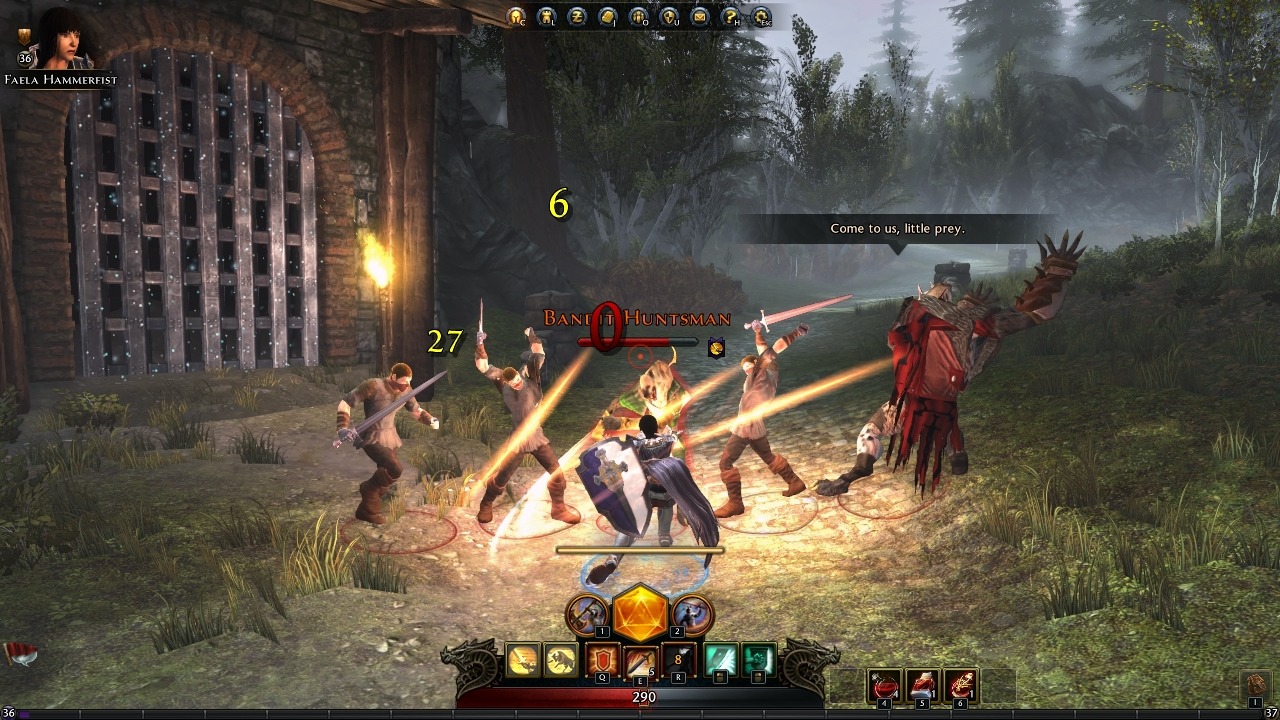This screenshot has width=1280, height=720.
Task: Use the bull charge at-will power
Action: click(x=562, y=658)
